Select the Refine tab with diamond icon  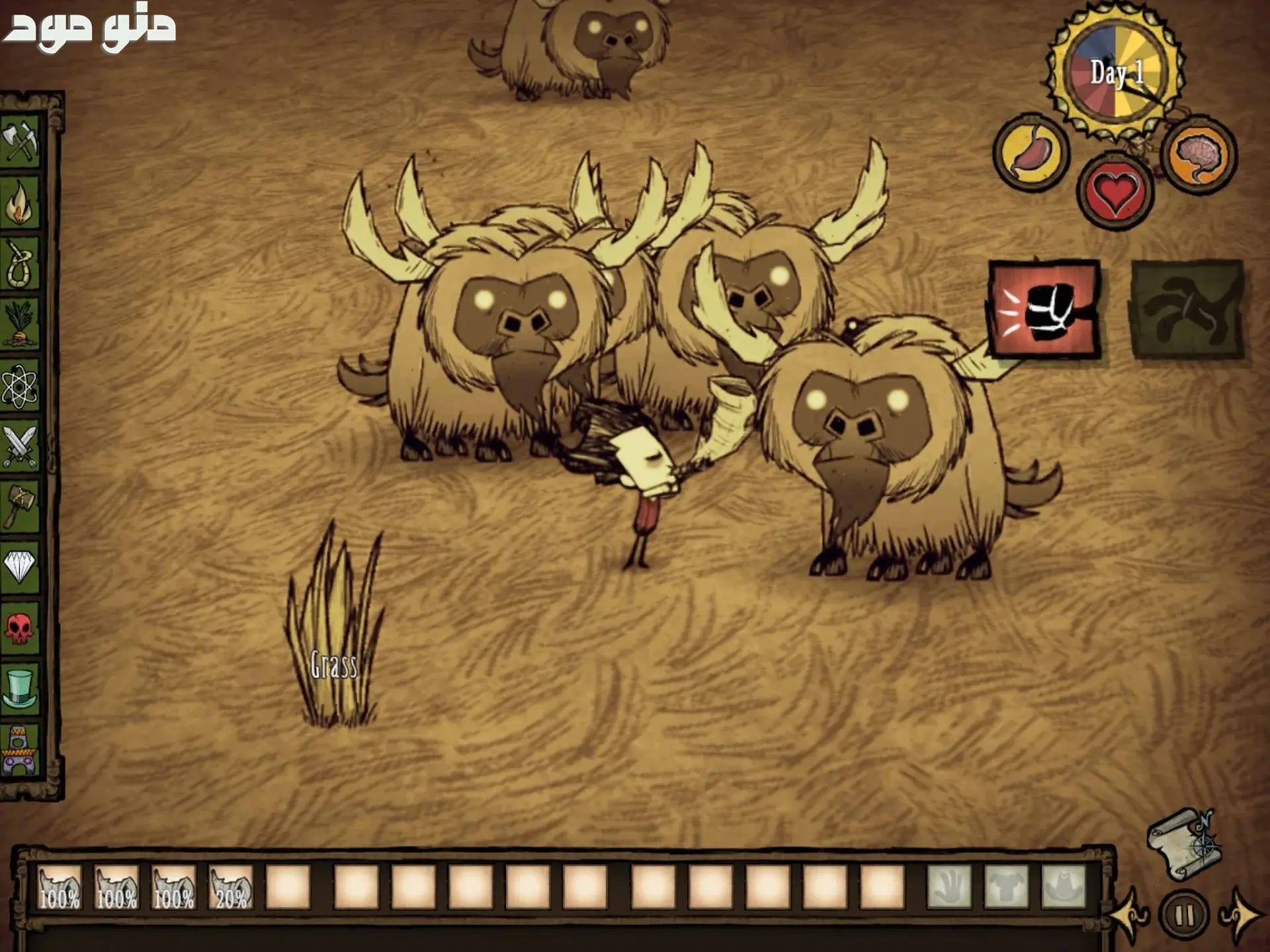[20, 566]
